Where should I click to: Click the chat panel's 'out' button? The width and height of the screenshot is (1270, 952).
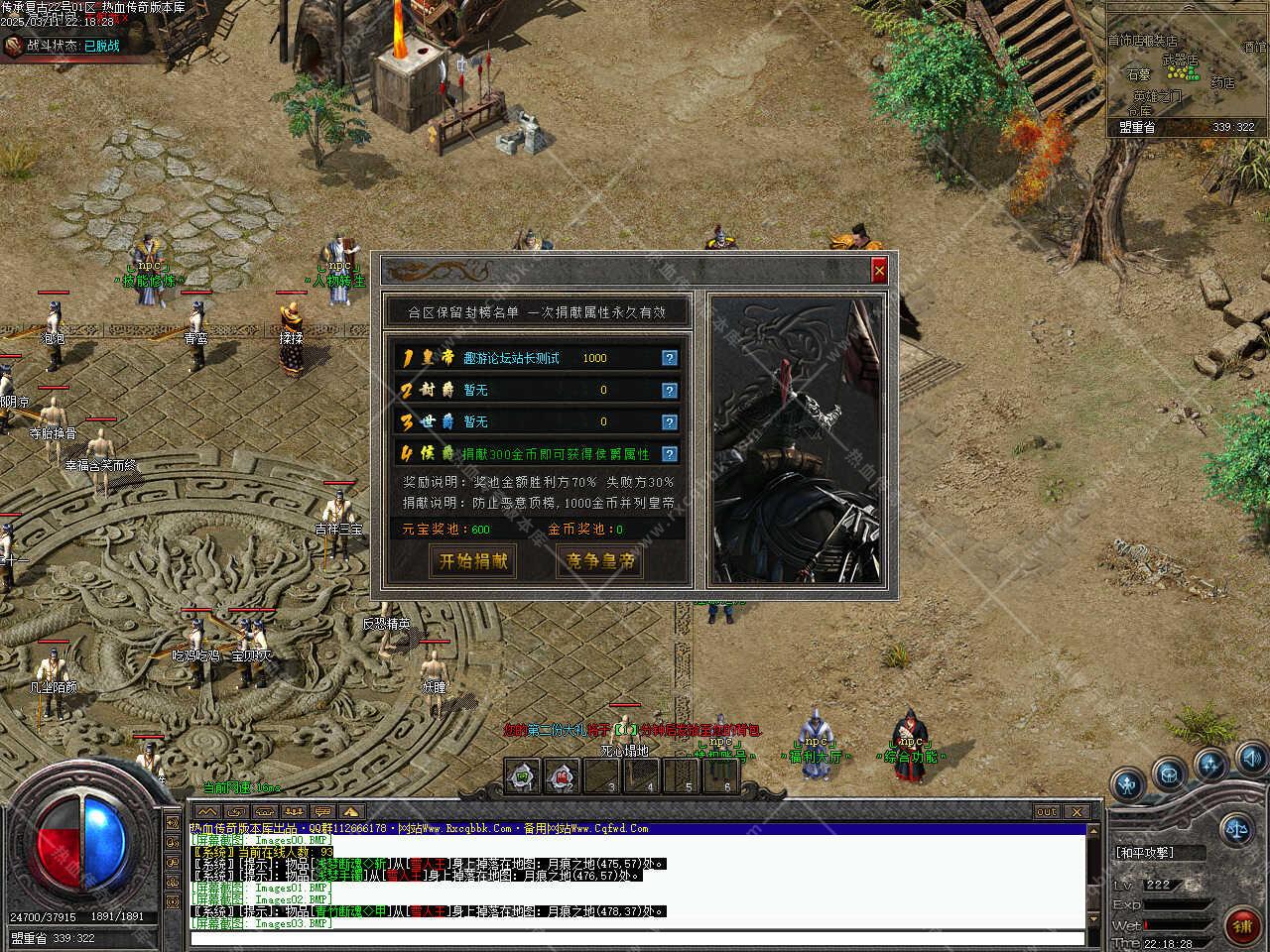pyautogui.click(x=1047, y=811)
